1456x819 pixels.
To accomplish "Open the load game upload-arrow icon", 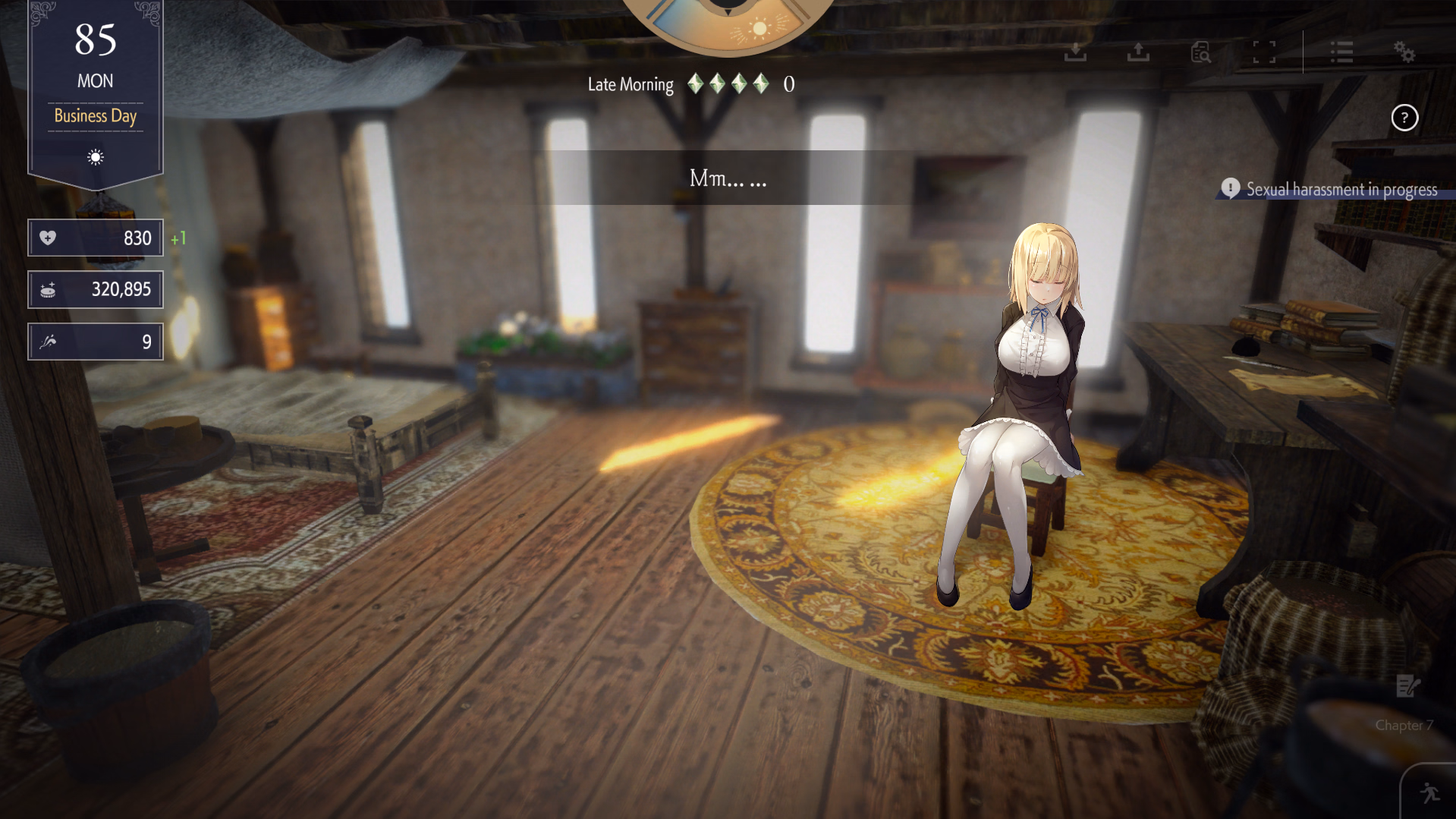I will tap(1138, 52).
